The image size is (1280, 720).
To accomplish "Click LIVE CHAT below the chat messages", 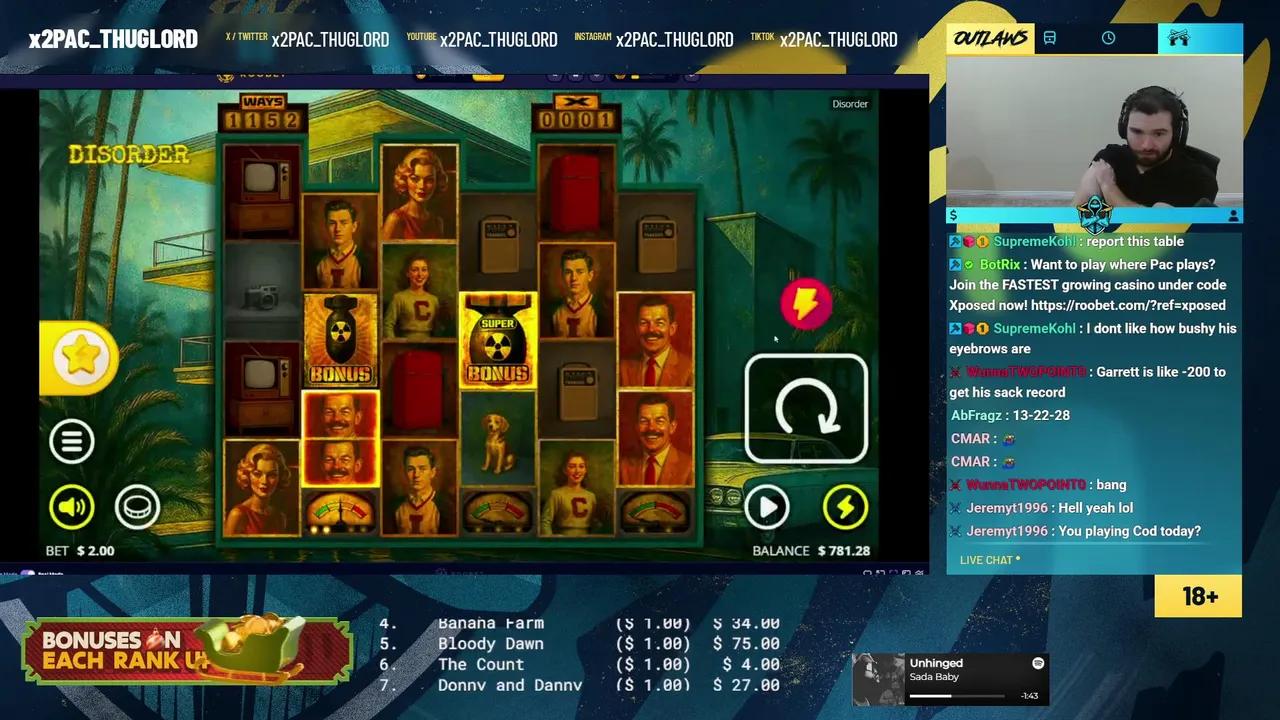I will tap(988, 560).
